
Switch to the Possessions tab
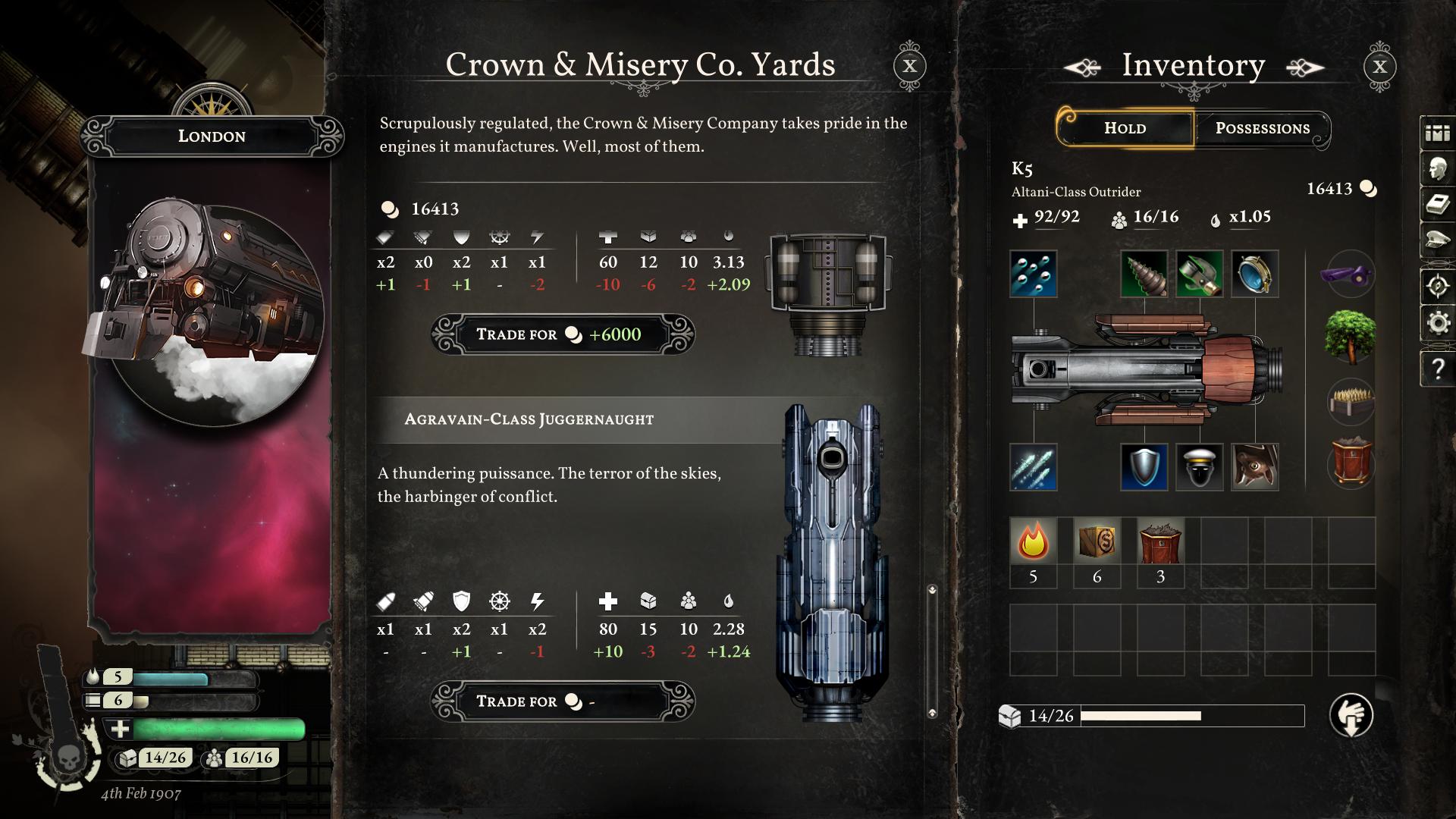tap(1262, 128)
